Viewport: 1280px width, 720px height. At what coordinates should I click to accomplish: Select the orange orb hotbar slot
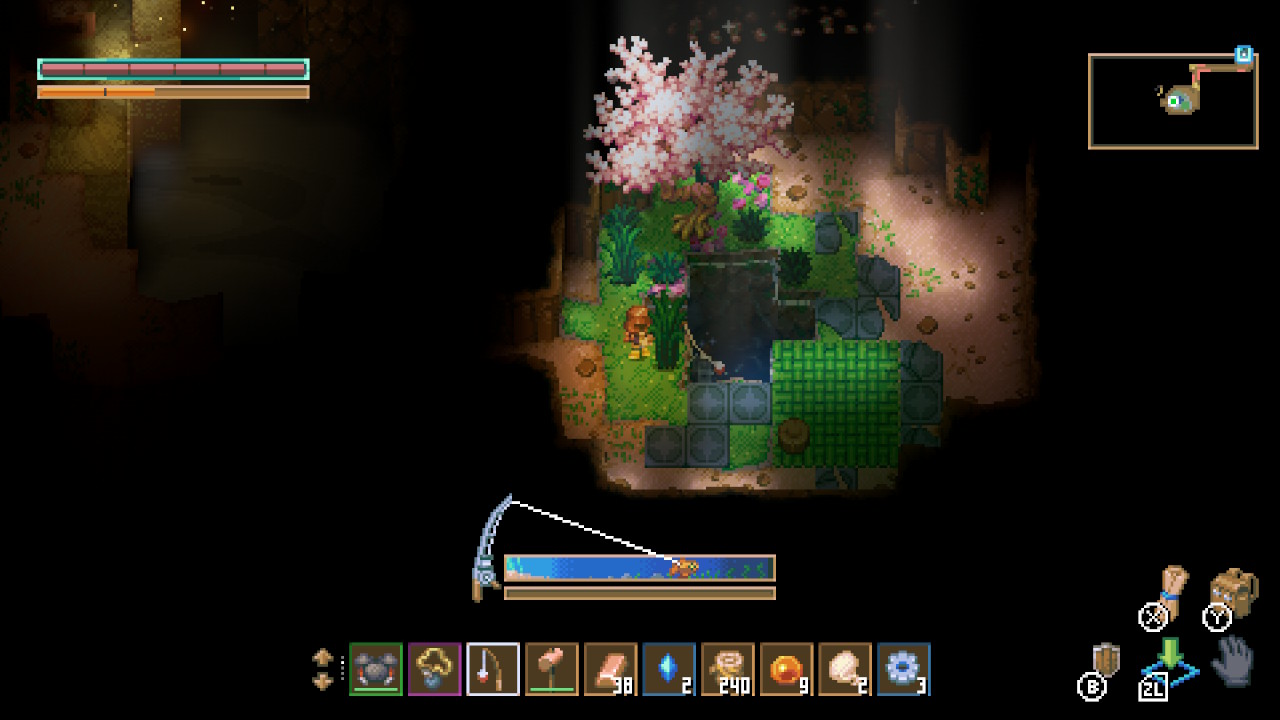pyautogui.click(x=787, y=669)
